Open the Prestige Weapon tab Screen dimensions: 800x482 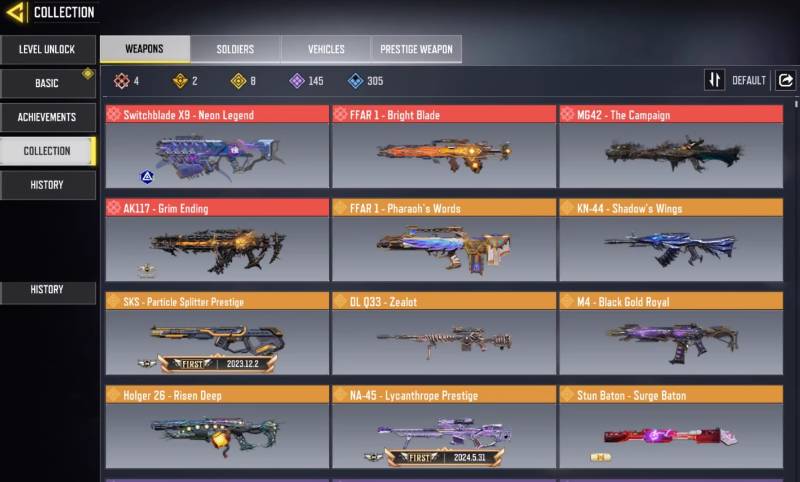(x=416, y=49)
